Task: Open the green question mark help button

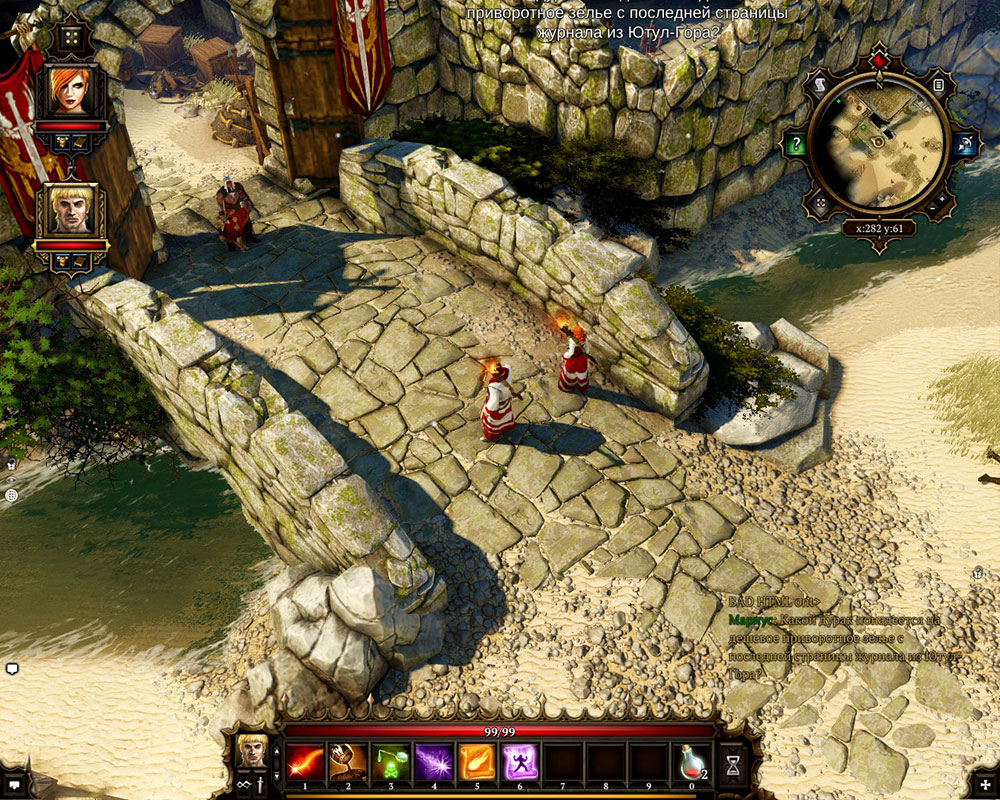Action: click(795, 144)
